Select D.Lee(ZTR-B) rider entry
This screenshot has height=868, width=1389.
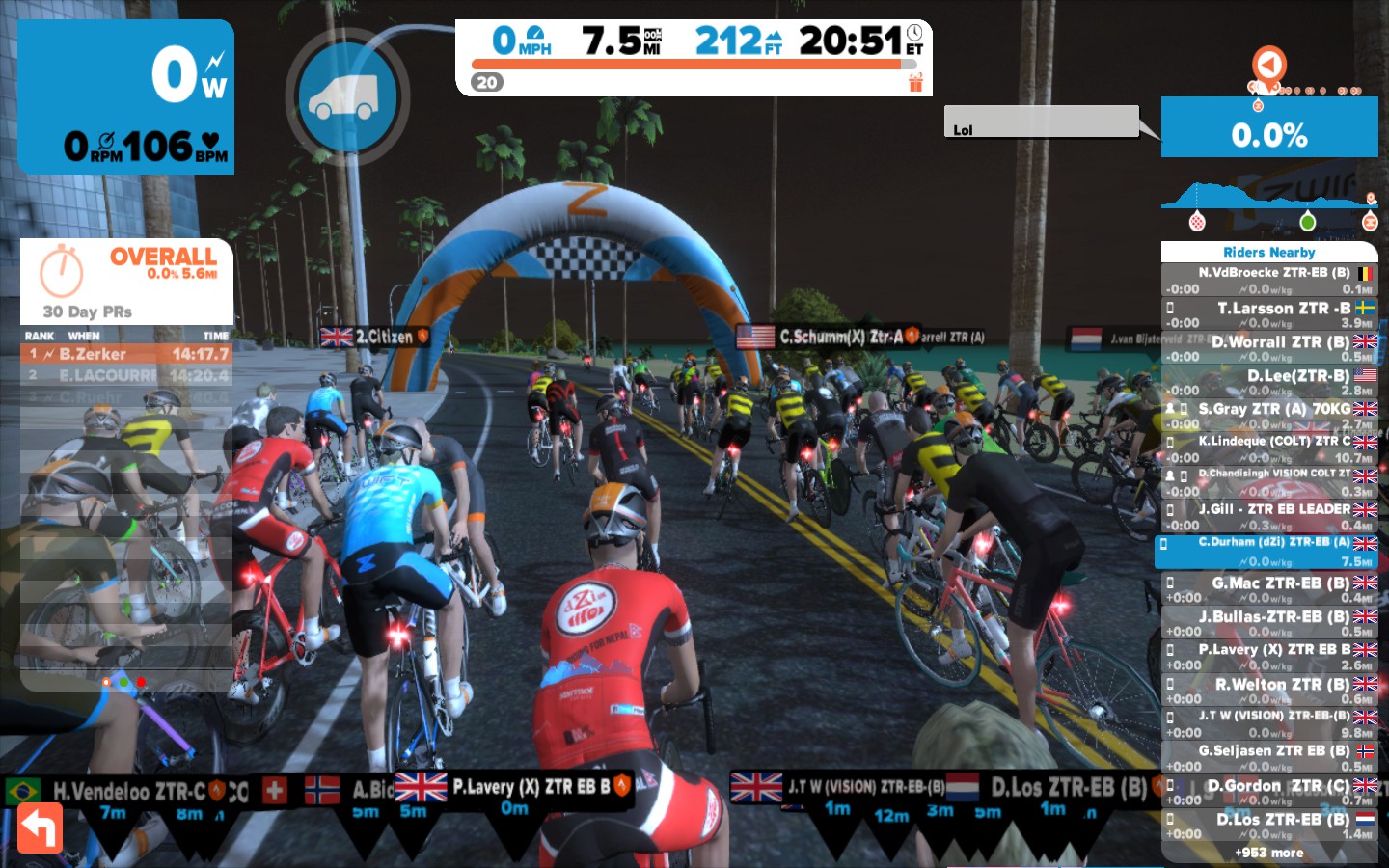[x=1269, y=382]
